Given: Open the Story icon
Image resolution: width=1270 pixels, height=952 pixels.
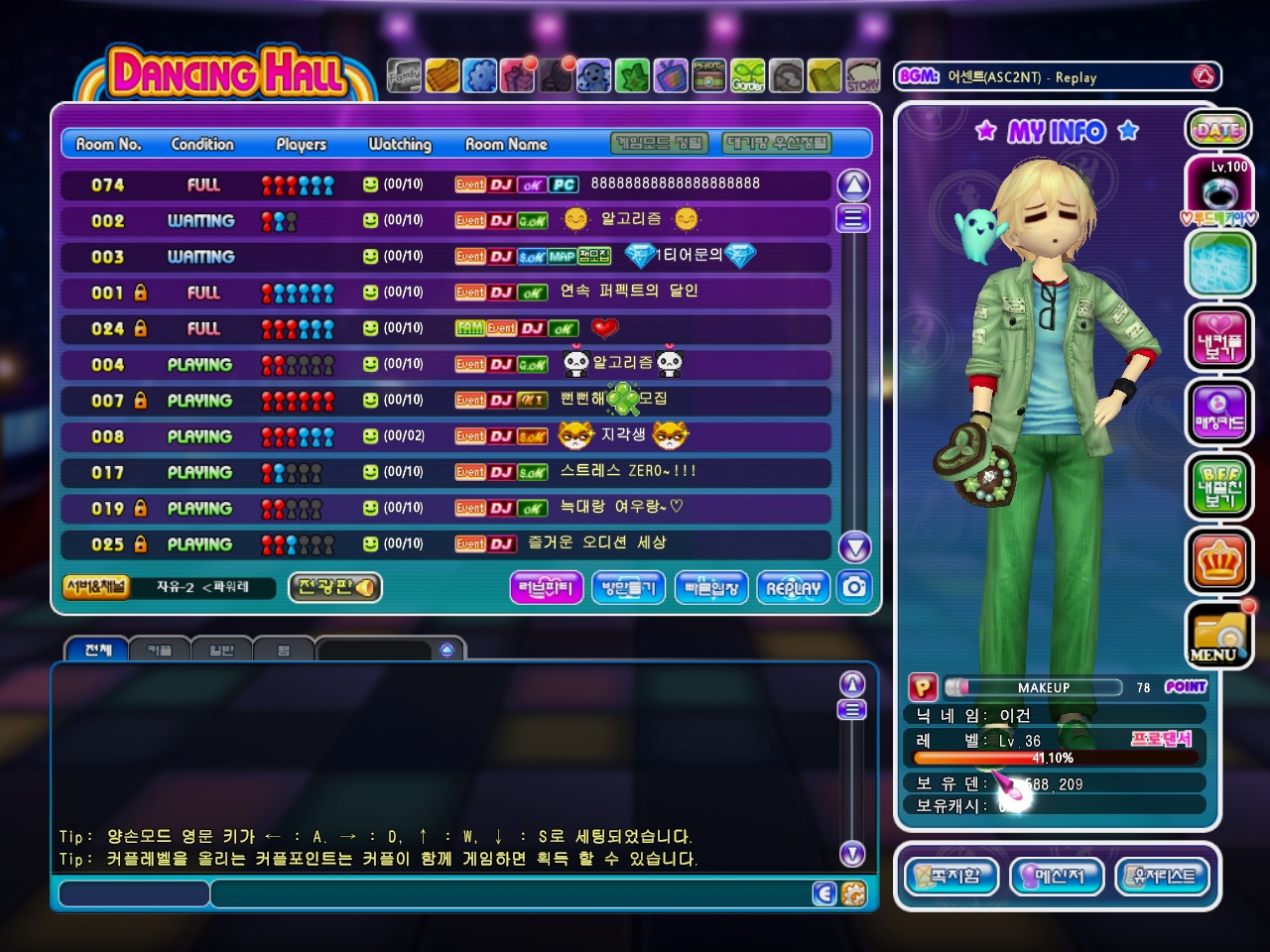Looking at the screenshot, I should [862, 75].
